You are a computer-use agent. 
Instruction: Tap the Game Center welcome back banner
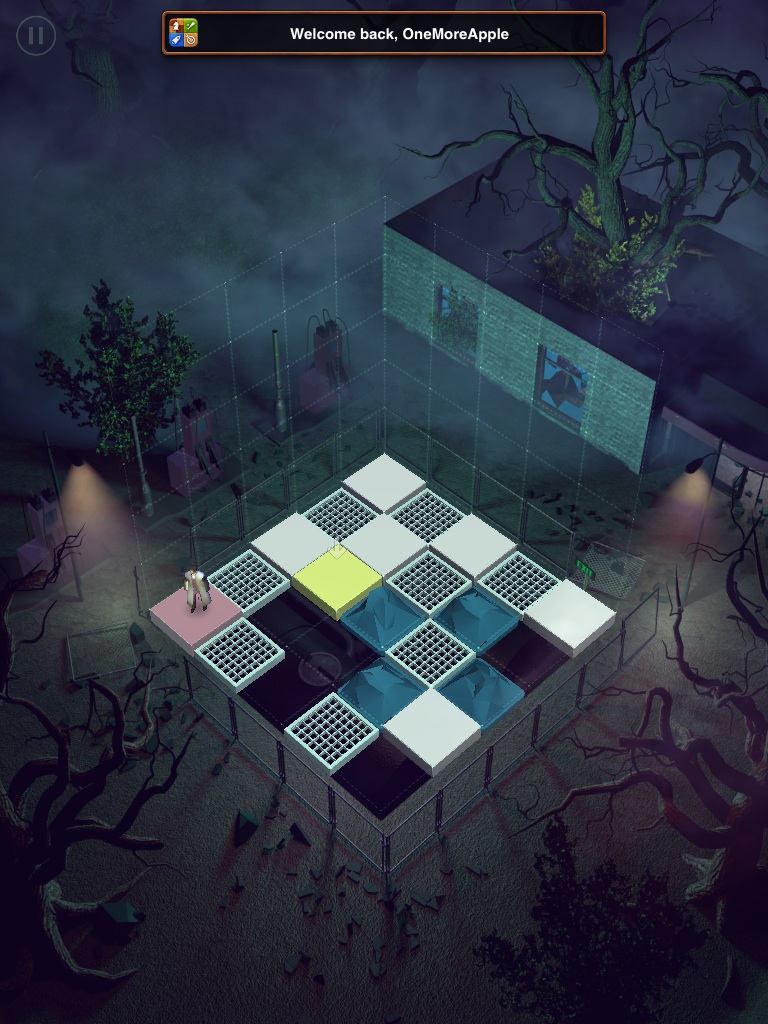(x=384, y=33)
